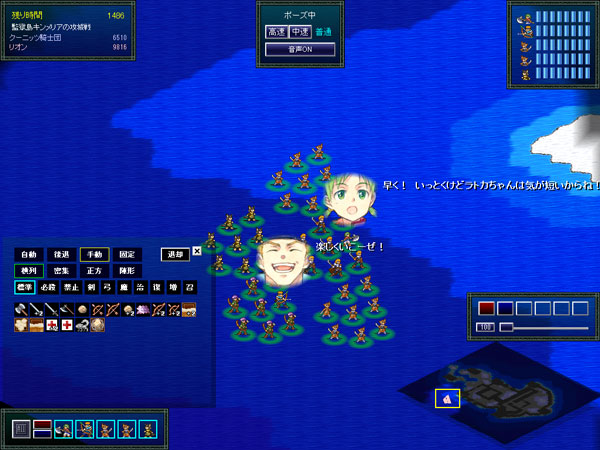Select the 必殺 (special attack) filter
600x450 pixels.
(47, 288)
